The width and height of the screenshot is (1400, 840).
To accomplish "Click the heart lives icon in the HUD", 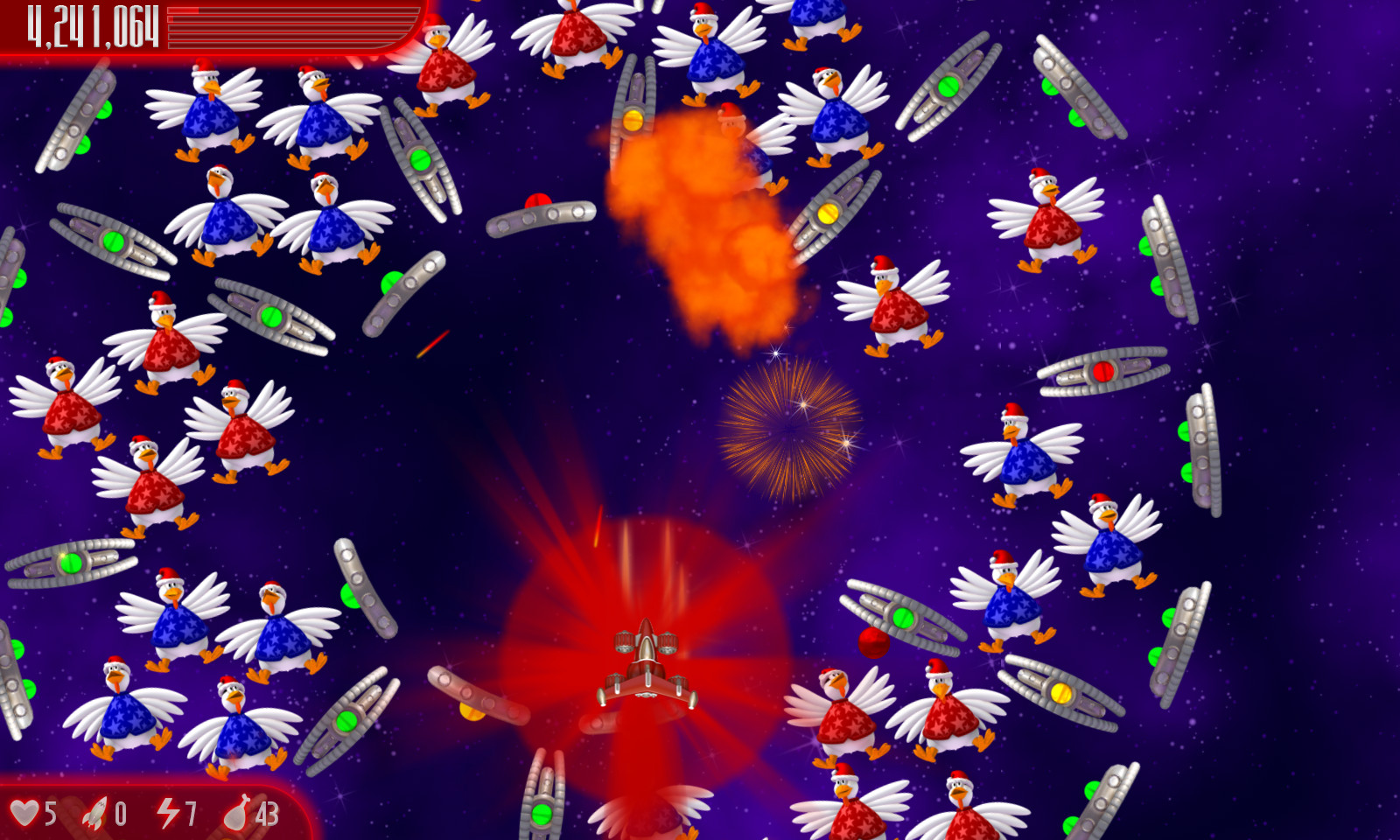I will [x=29, y=814].
